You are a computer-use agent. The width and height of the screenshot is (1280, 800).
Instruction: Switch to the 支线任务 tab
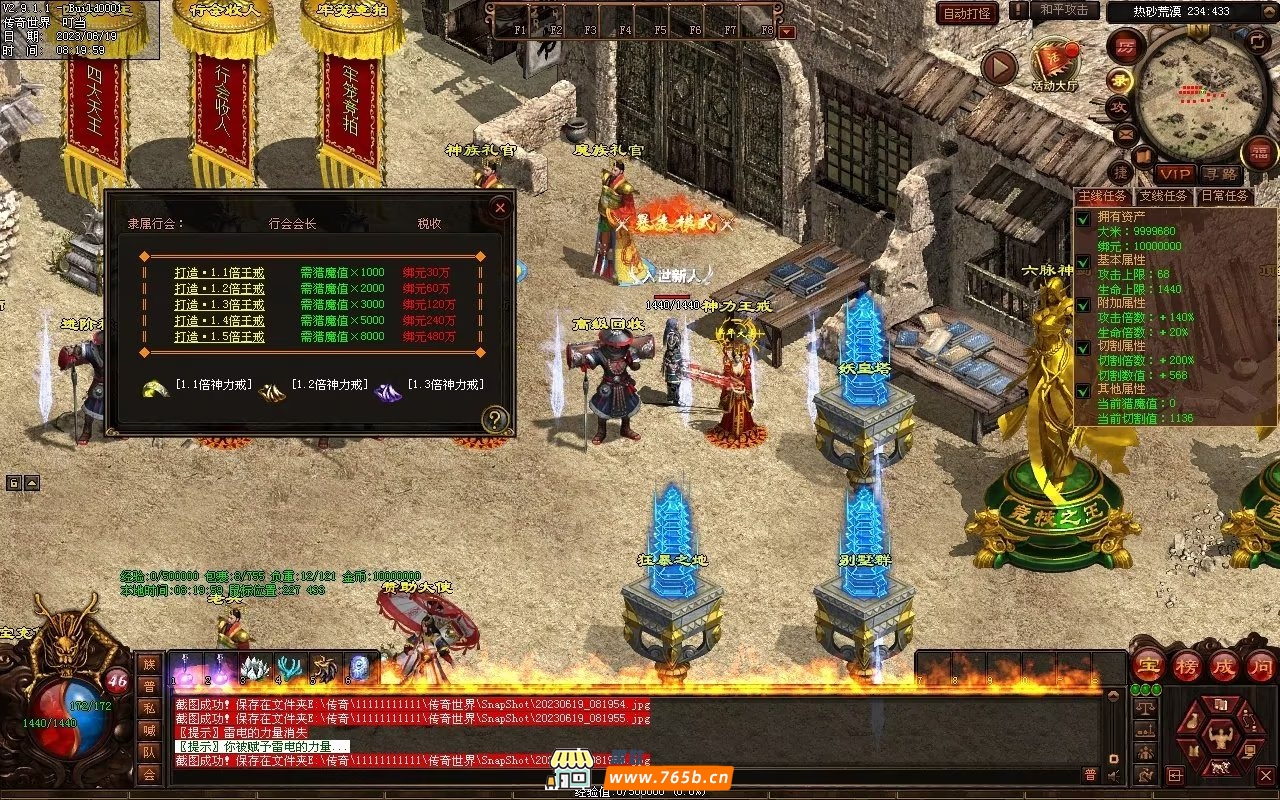pyautogui.click(x=1164, y=196)
